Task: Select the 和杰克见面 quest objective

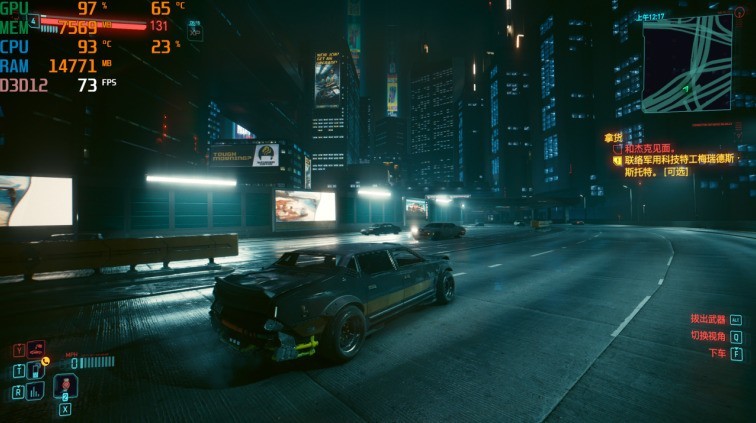Action: 651,148
